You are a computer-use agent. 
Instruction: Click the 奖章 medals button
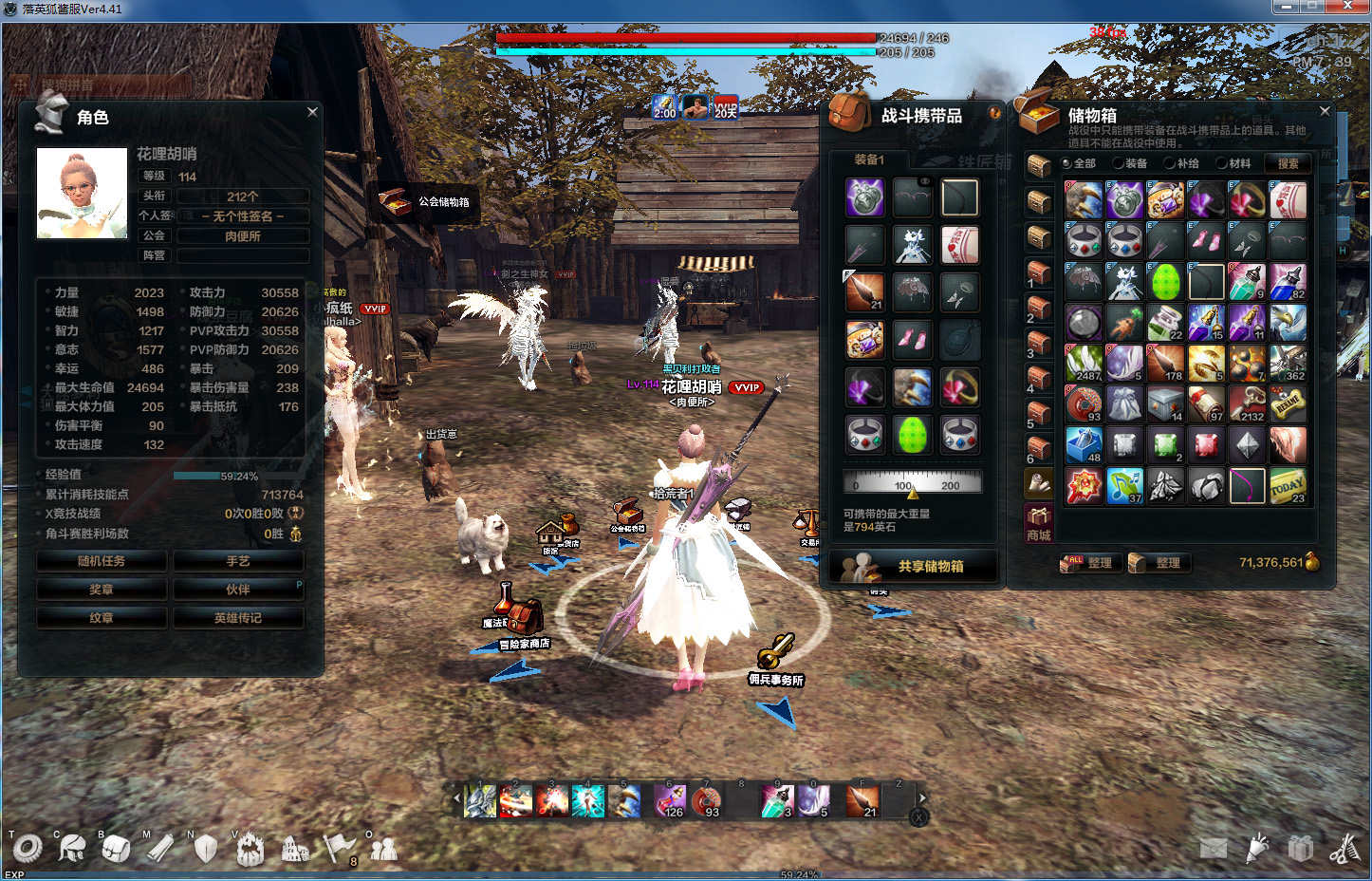pyautogui.click(x=102, y=590)
